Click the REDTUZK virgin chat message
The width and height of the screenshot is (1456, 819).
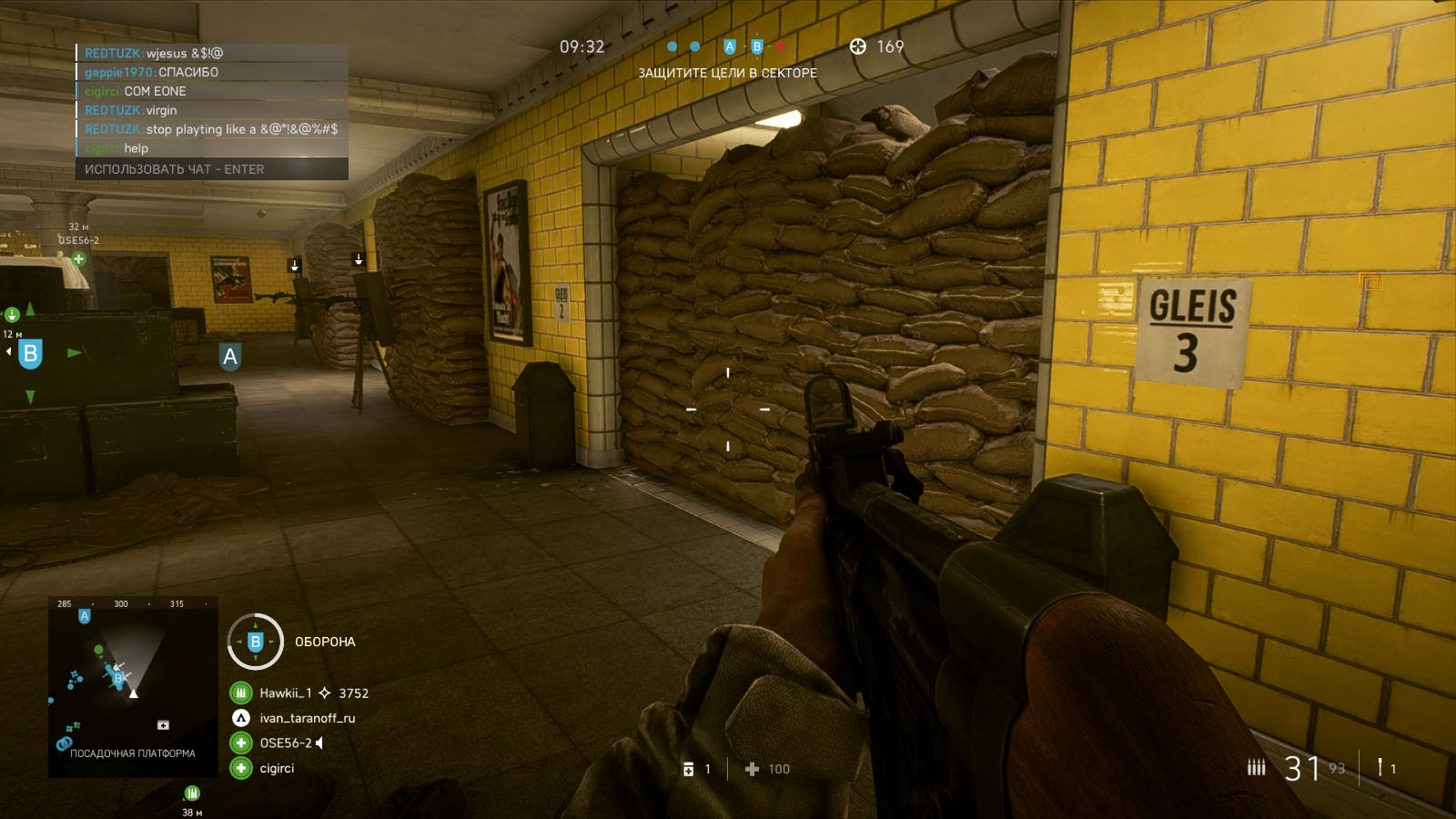coord(131,110)
